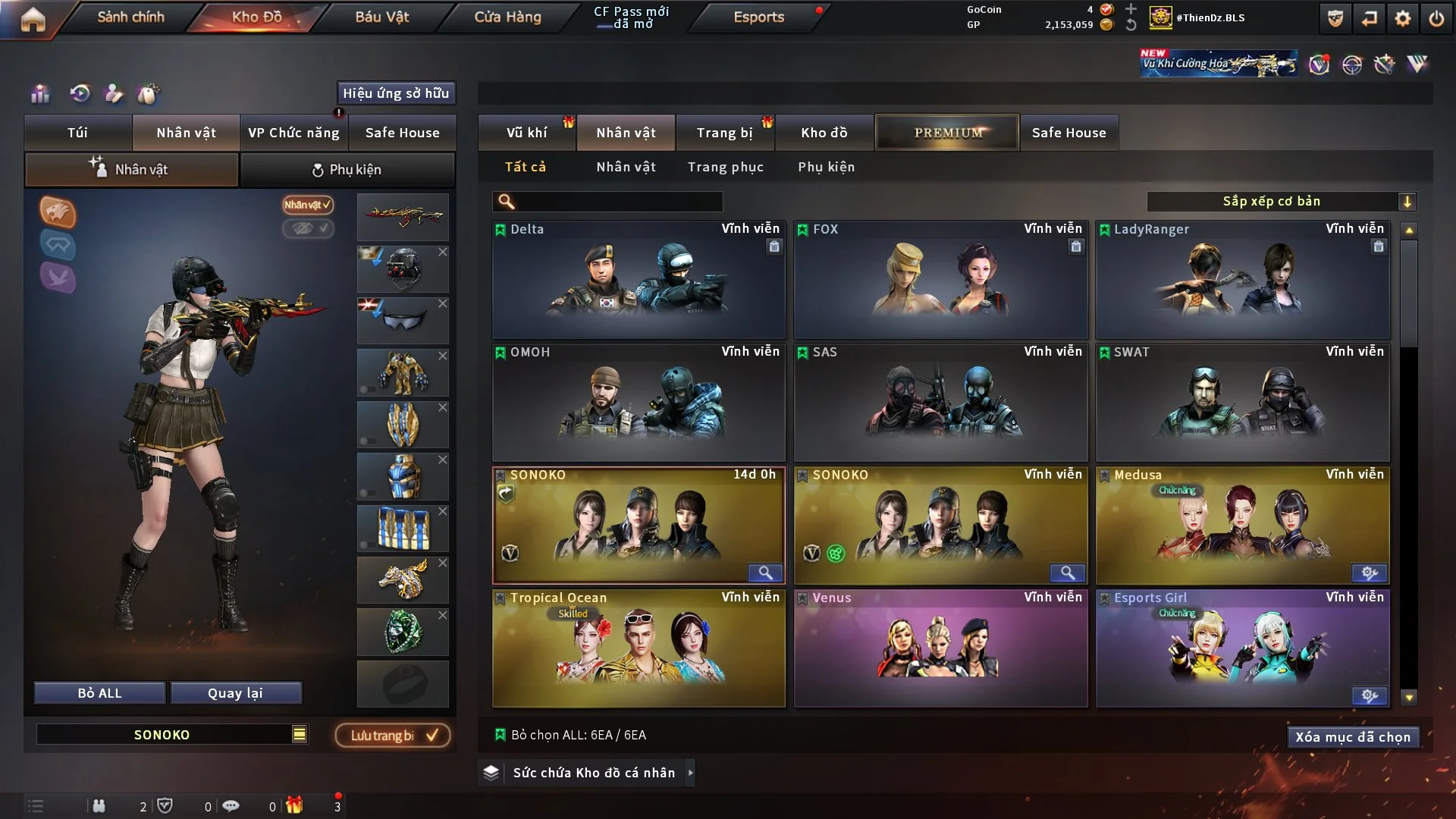The height and width of the screenshot is (819, 1456).
Task: Open the Sắp xếp cơ bản dropdown
Action: click(x=1281, y=201)
